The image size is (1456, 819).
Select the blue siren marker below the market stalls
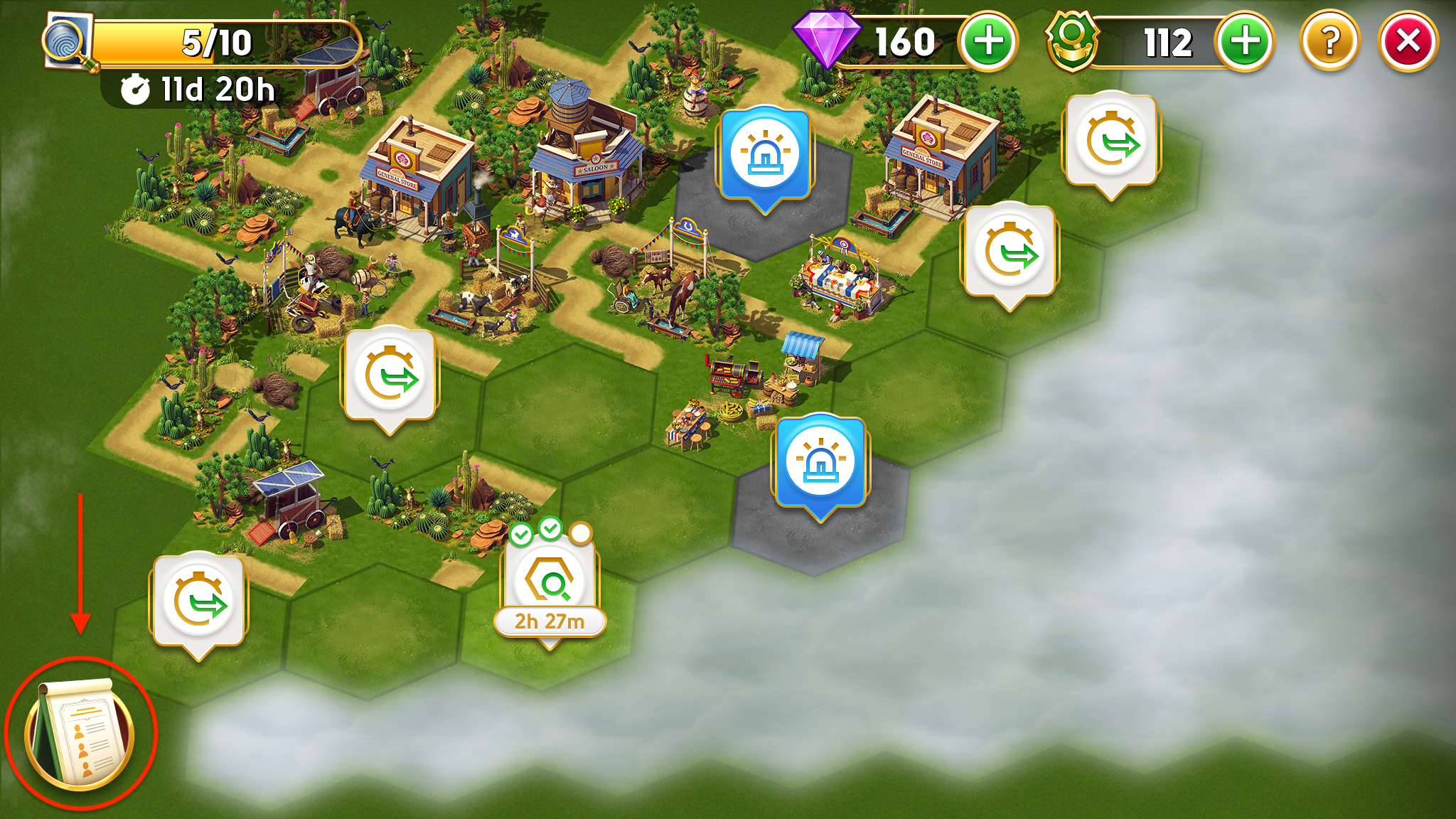[820, 463]
